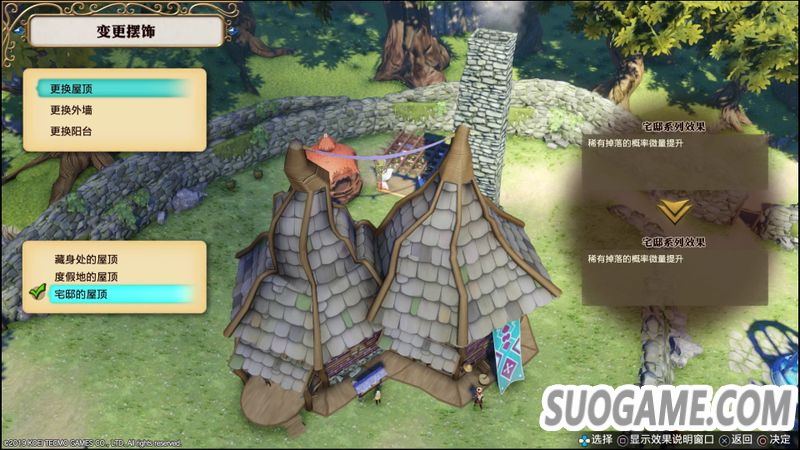Select the 度假地的屋顶 roof style
This screenshot has height=450, width=800.
(86, 276)
